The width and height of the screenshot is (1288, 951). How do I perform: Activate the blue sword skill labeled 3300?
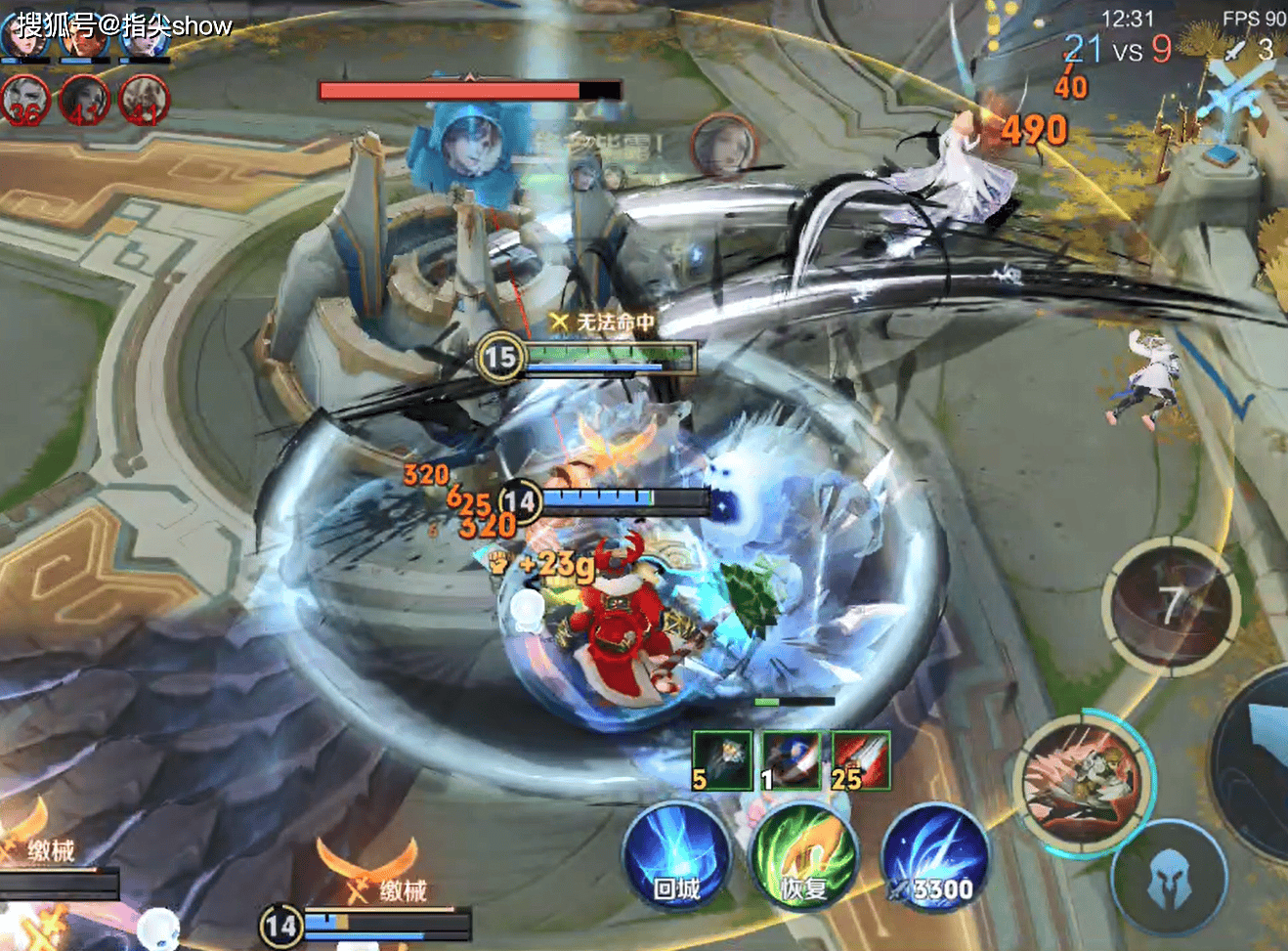(x=936, y=858)
